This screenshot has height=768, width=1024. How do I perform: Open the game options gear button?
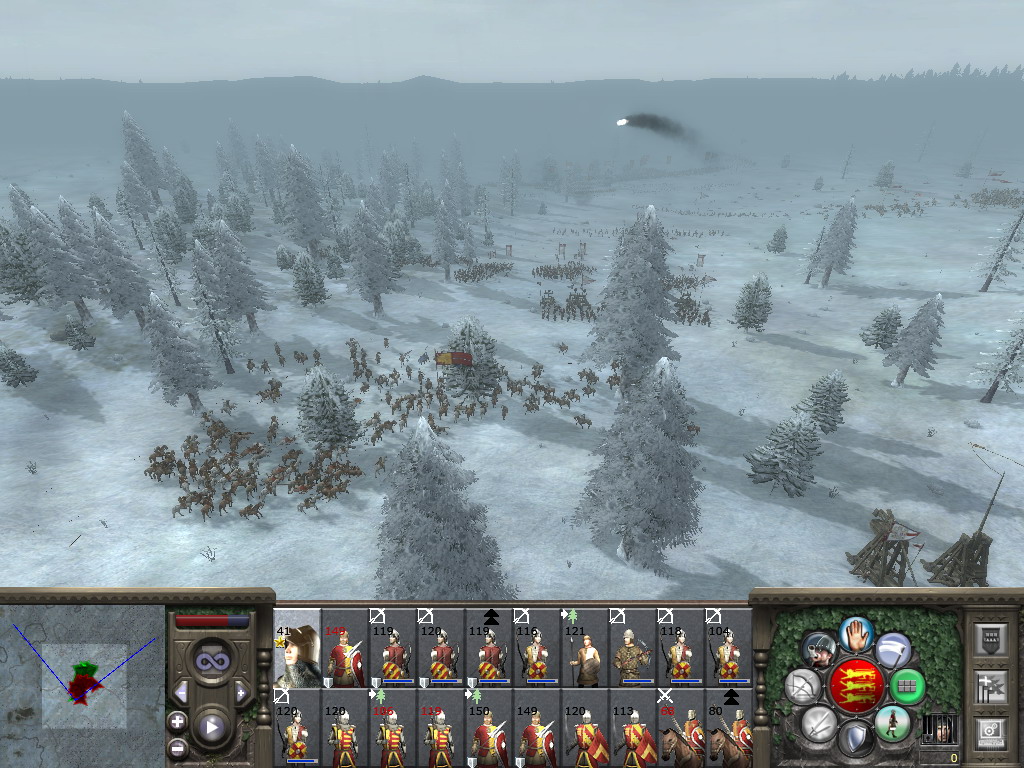coord(990,731)
